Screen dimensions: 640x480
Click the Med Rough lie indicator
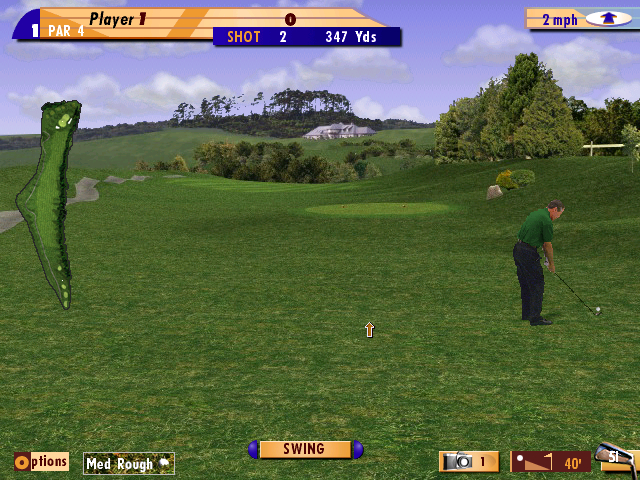coord(128,464)
